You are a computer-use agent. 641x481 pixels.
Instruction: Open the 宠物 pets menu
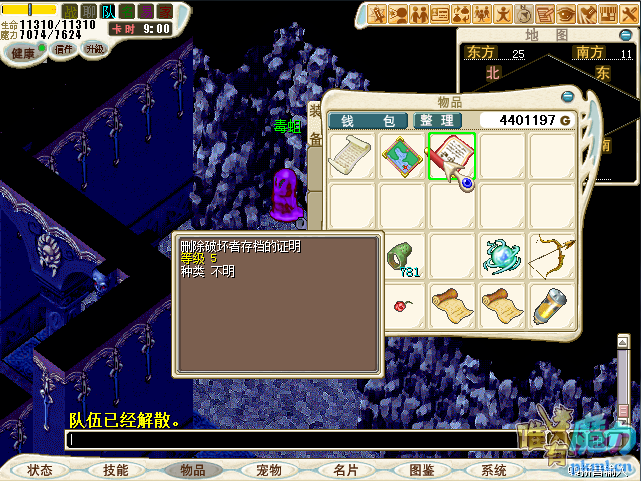[x=269, y=470]
